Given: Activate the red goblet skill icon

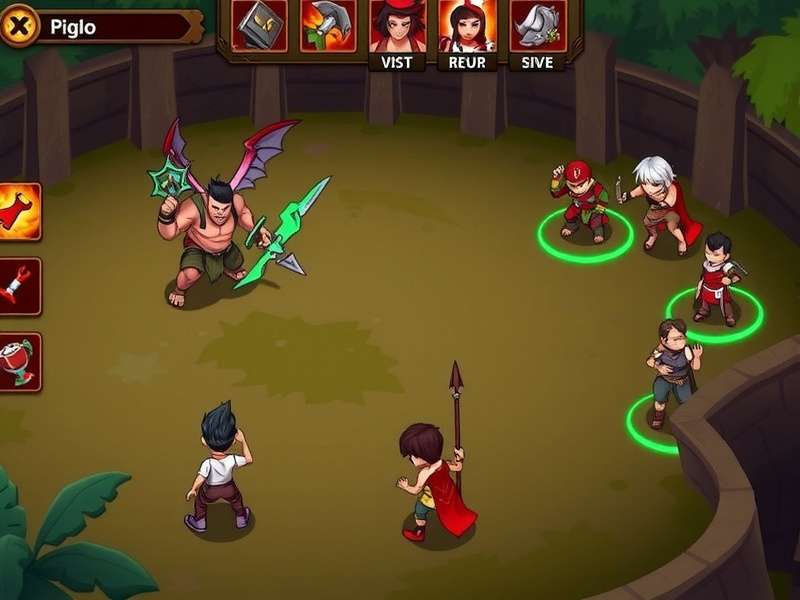Looking at the screenshot, I should 19,361.
